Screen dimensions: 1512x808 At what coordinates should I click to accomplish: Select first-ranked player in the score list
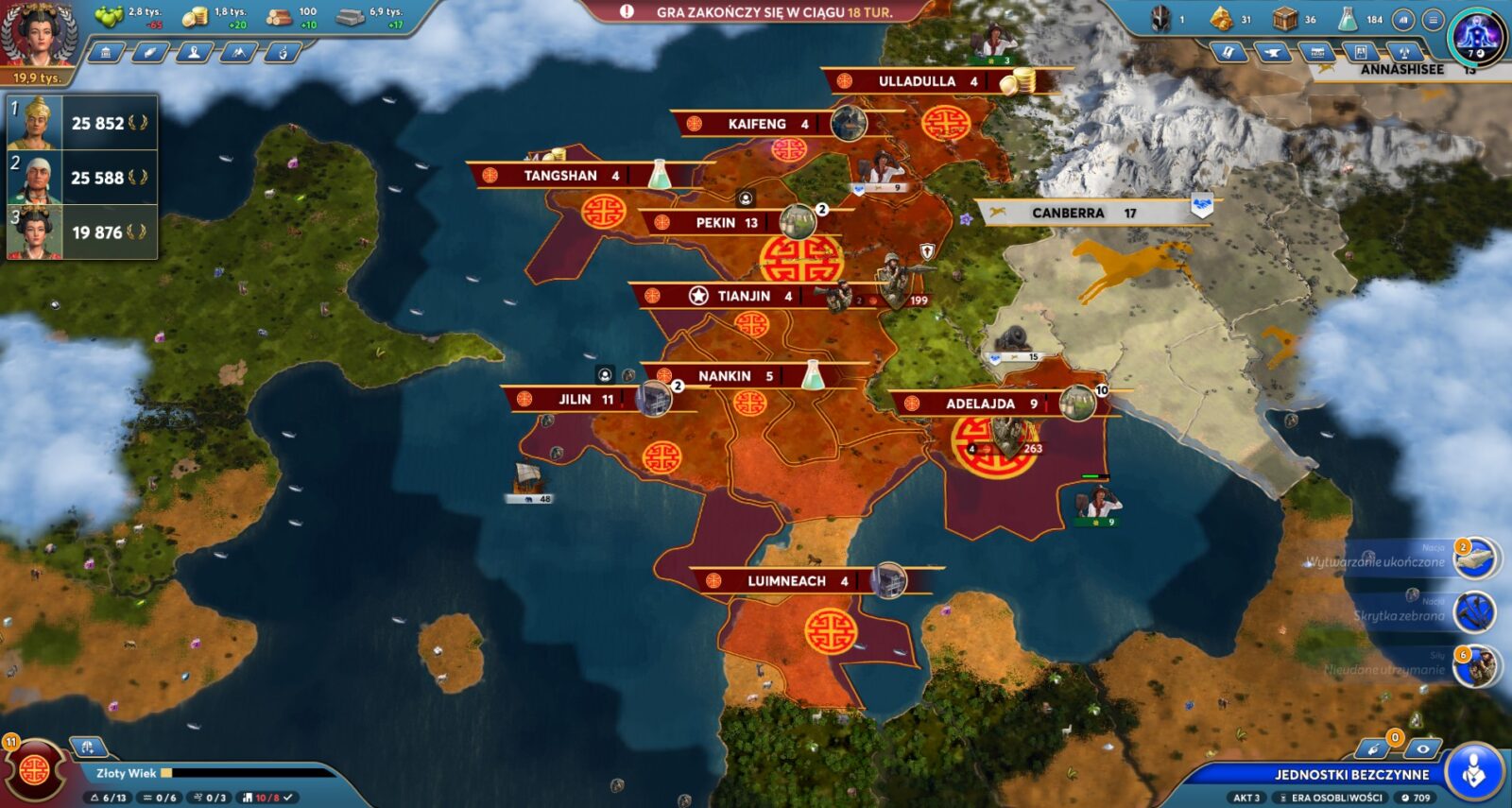coord(81,123)
